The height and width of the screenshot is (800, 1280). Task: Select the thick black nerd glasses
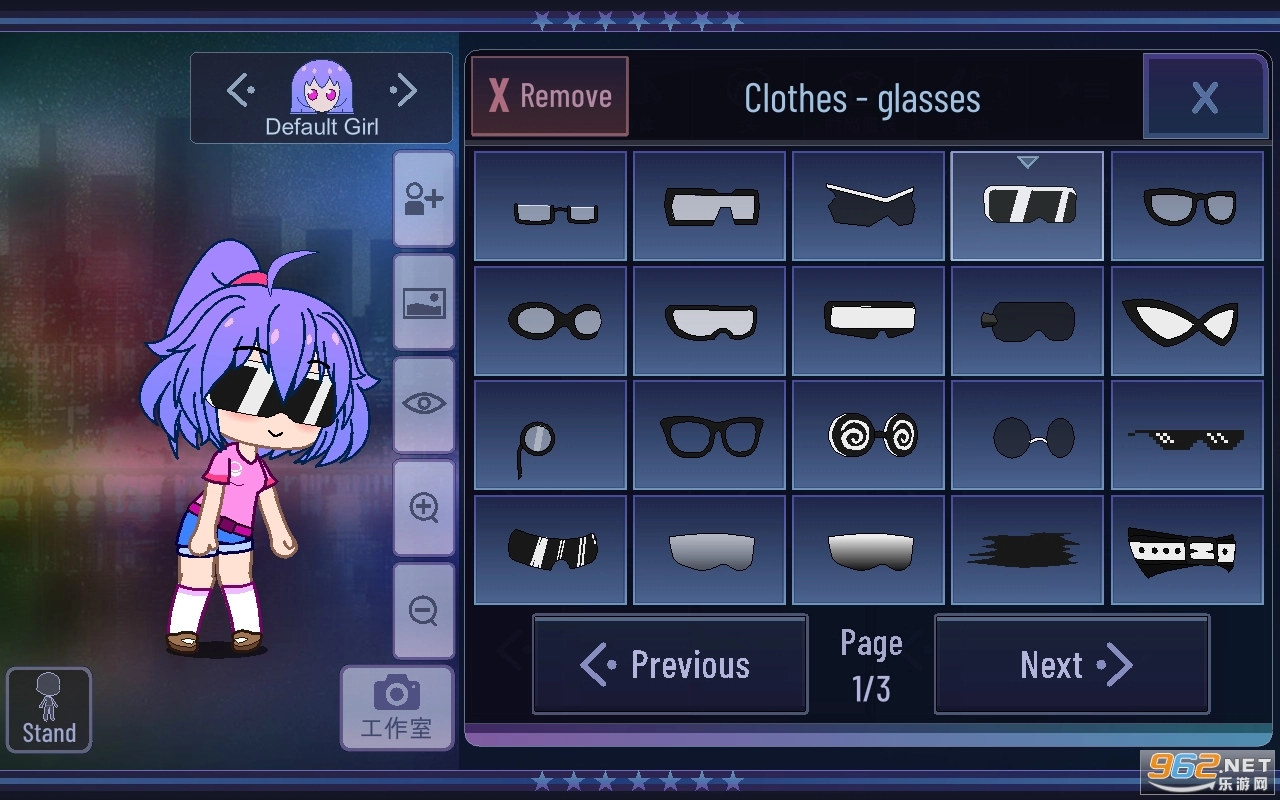709,435
